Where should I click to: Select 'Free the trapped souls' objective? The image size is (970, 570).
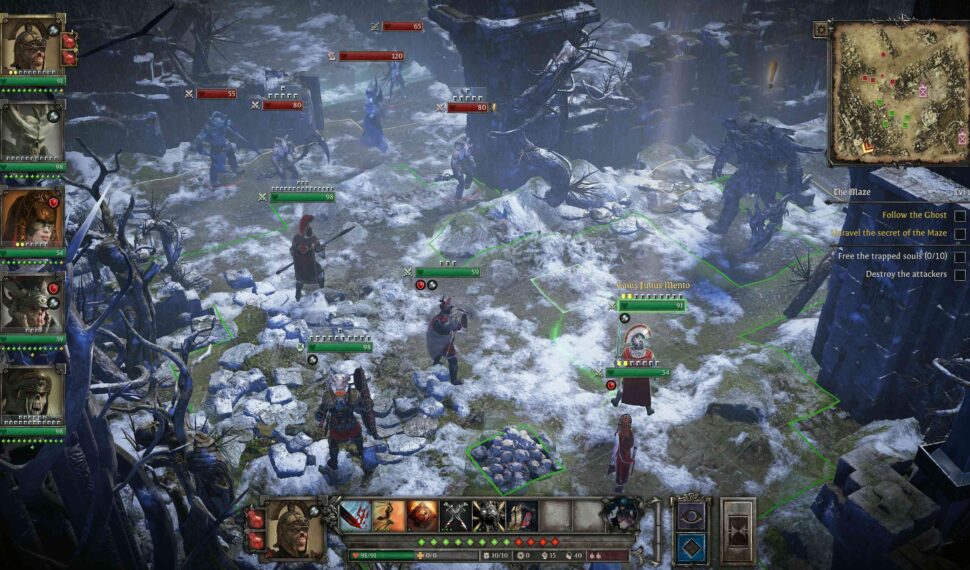point(894,255)
